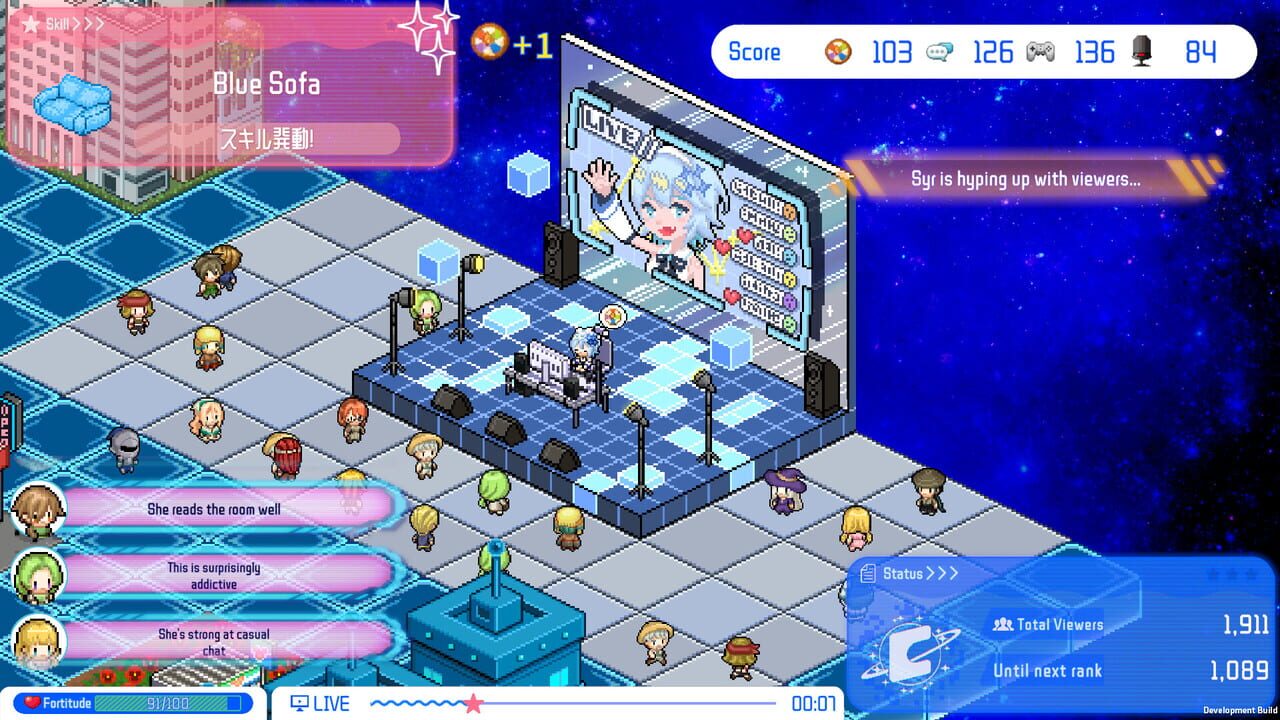Click the microphone score icon
This screenshot has height=720, width=1280.
click(x=1142, y=52)
